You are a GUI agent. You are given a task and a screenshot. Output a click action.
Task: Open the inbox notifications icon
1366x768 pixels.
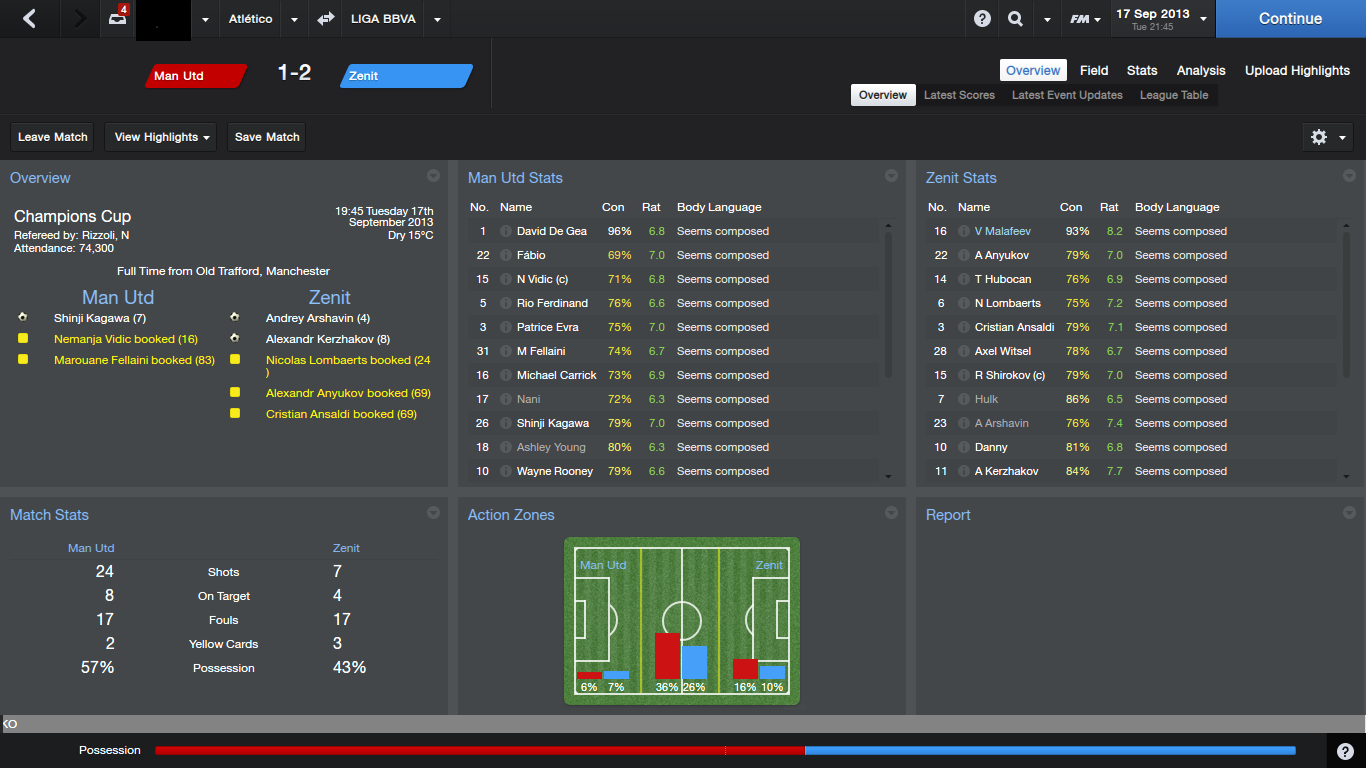point(118,19)
